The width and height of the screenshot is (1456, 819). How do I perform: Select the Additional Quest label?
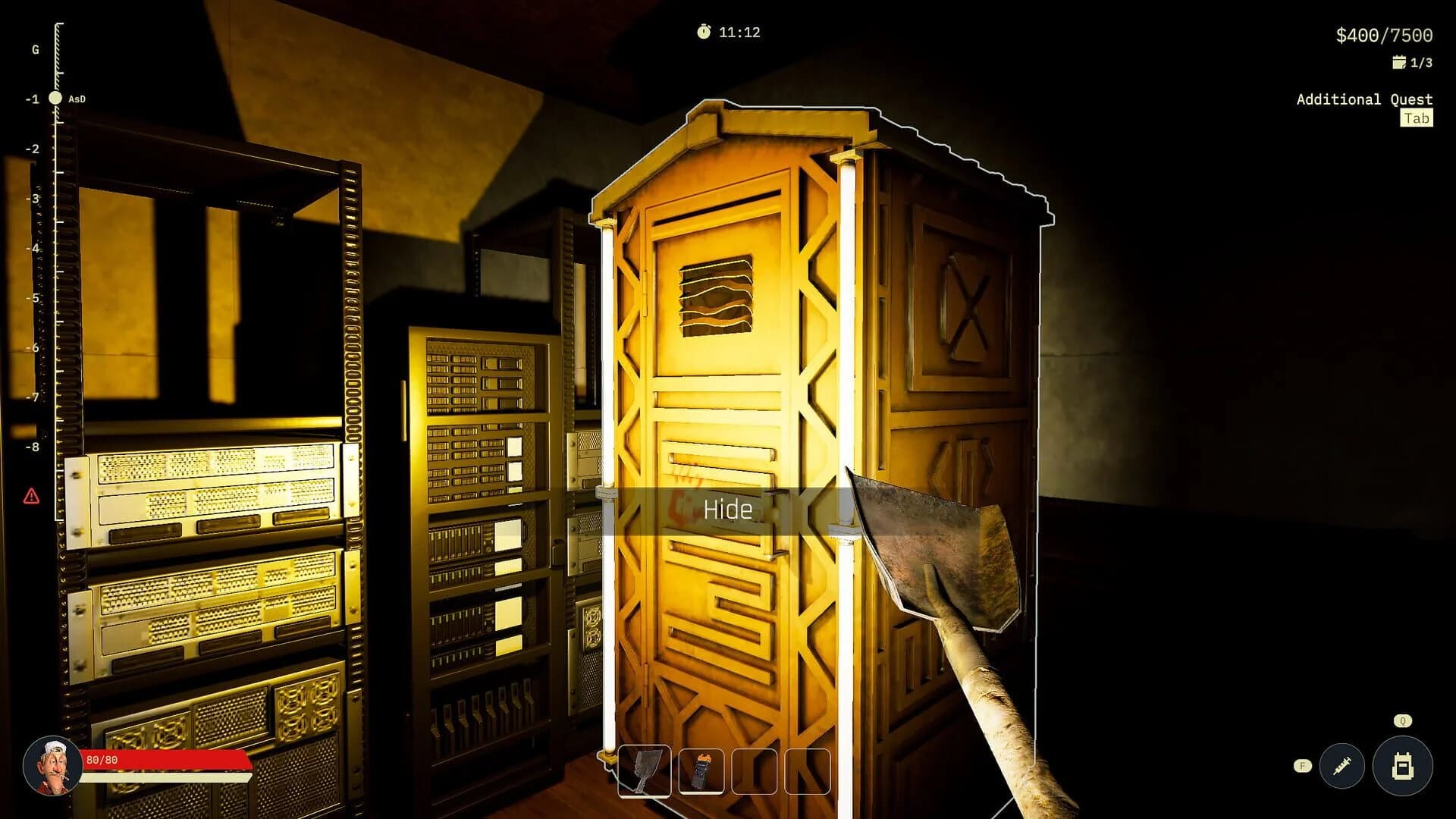(x=1363, y=99)
